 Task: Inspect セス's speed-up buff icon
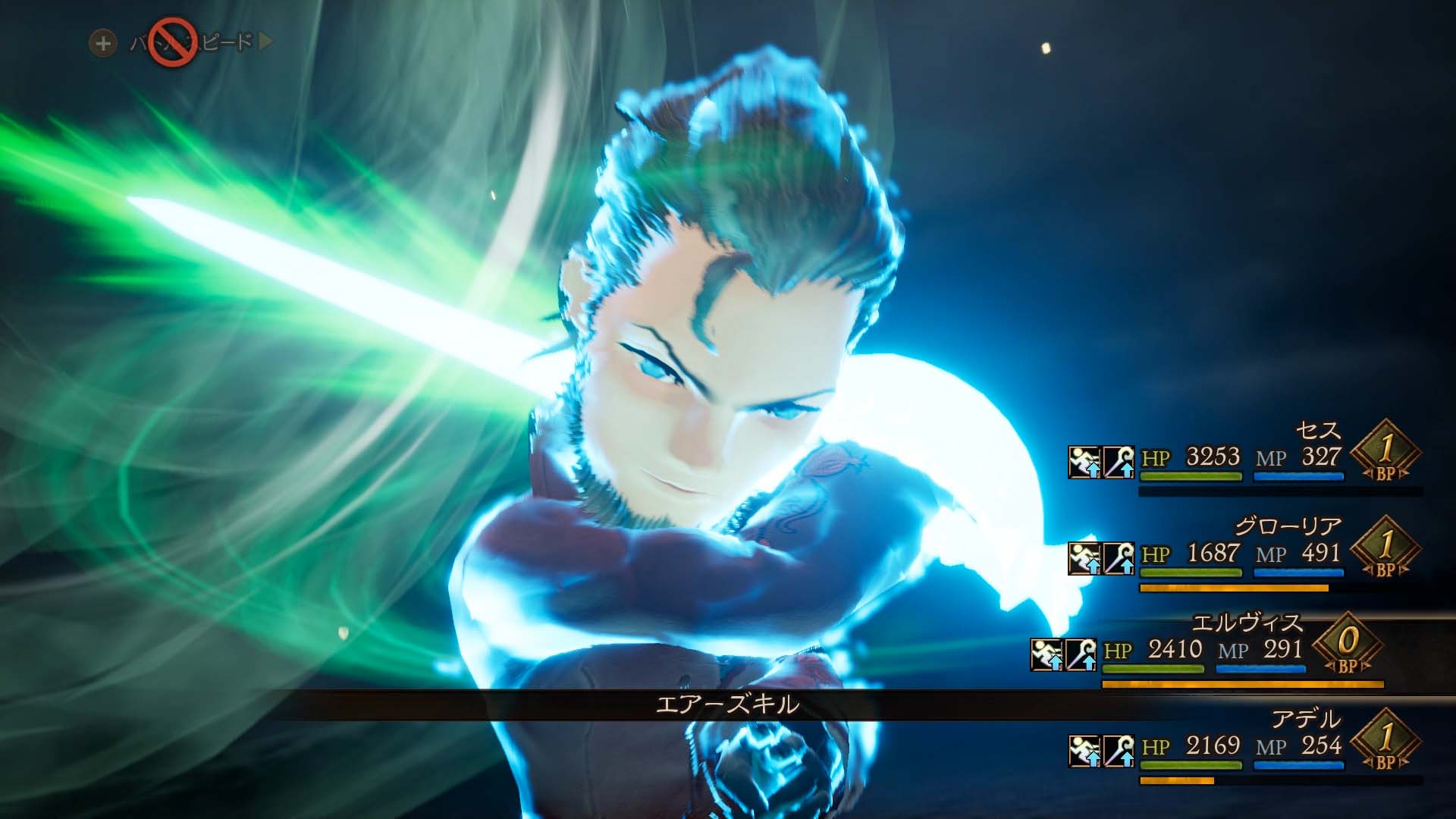click(1084, 462)
